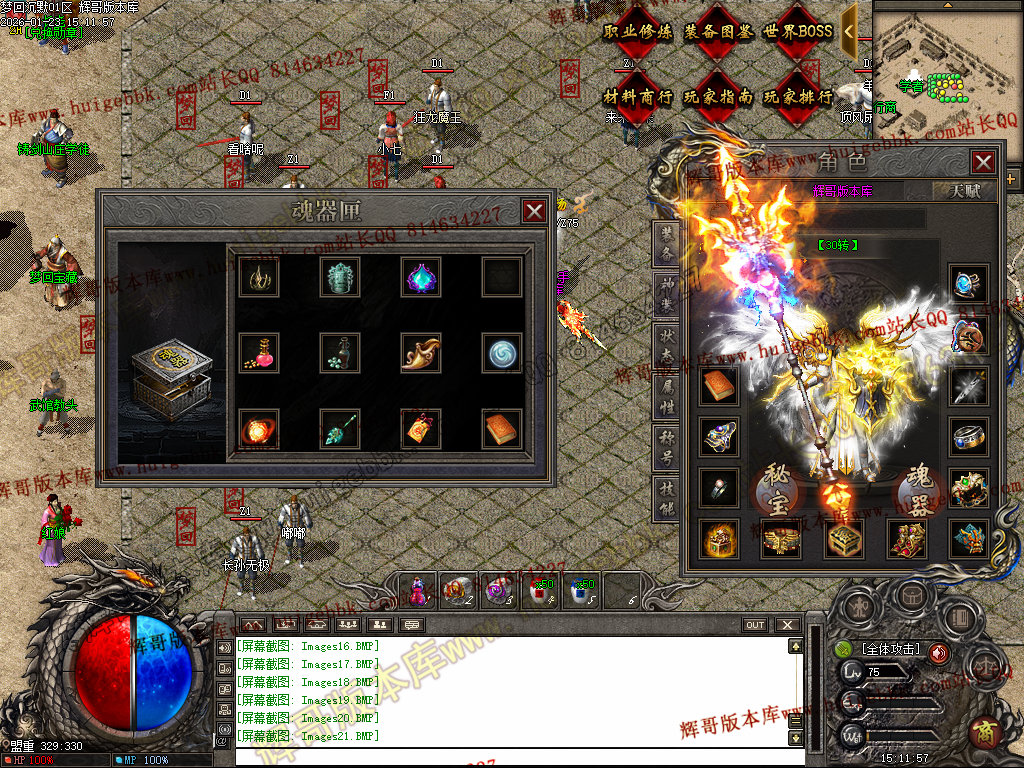Select the bronze bell item in soul box

coord(340,277)
